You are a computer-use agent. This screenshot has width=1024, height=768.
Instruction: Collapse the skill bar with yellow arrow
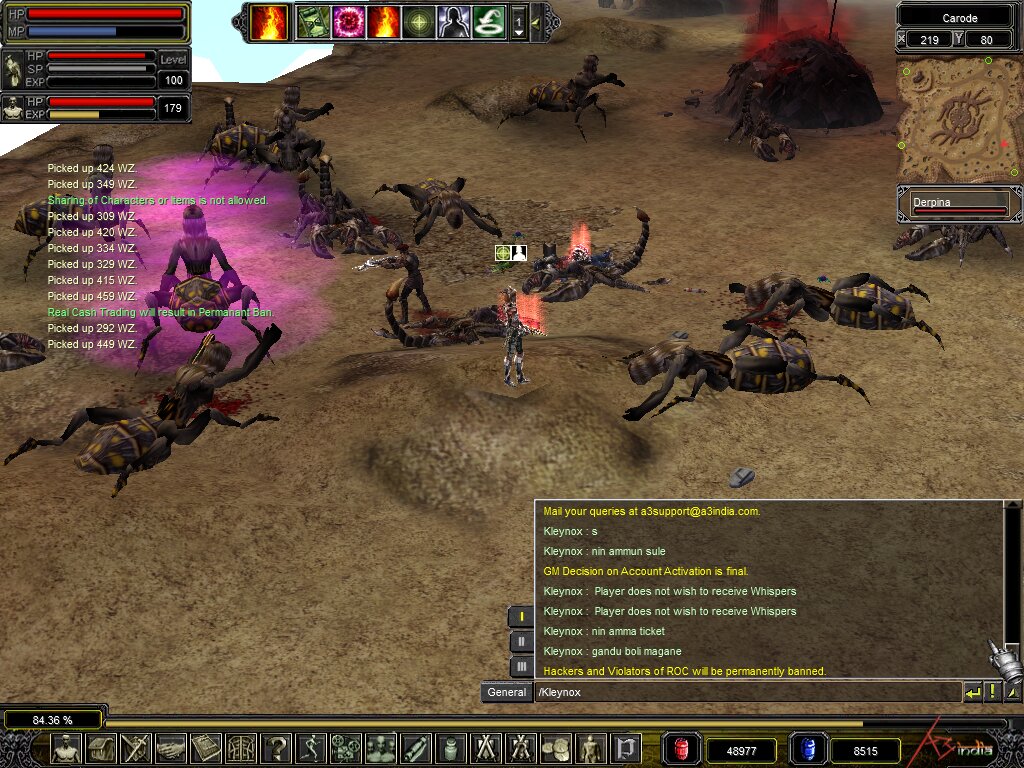(x=536, y=21)
